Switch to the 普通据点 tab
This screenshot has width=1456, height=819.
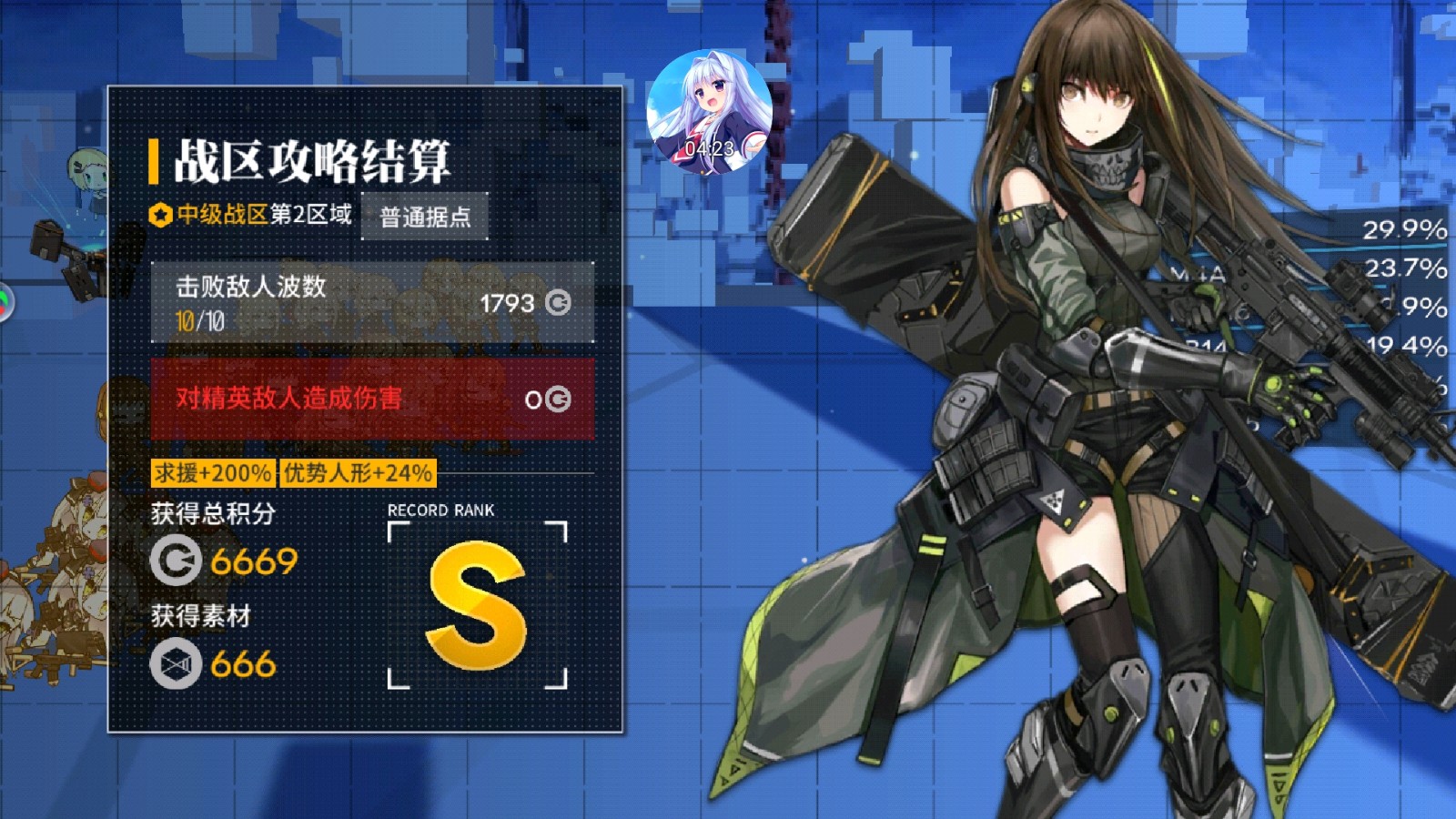point(424,217)
